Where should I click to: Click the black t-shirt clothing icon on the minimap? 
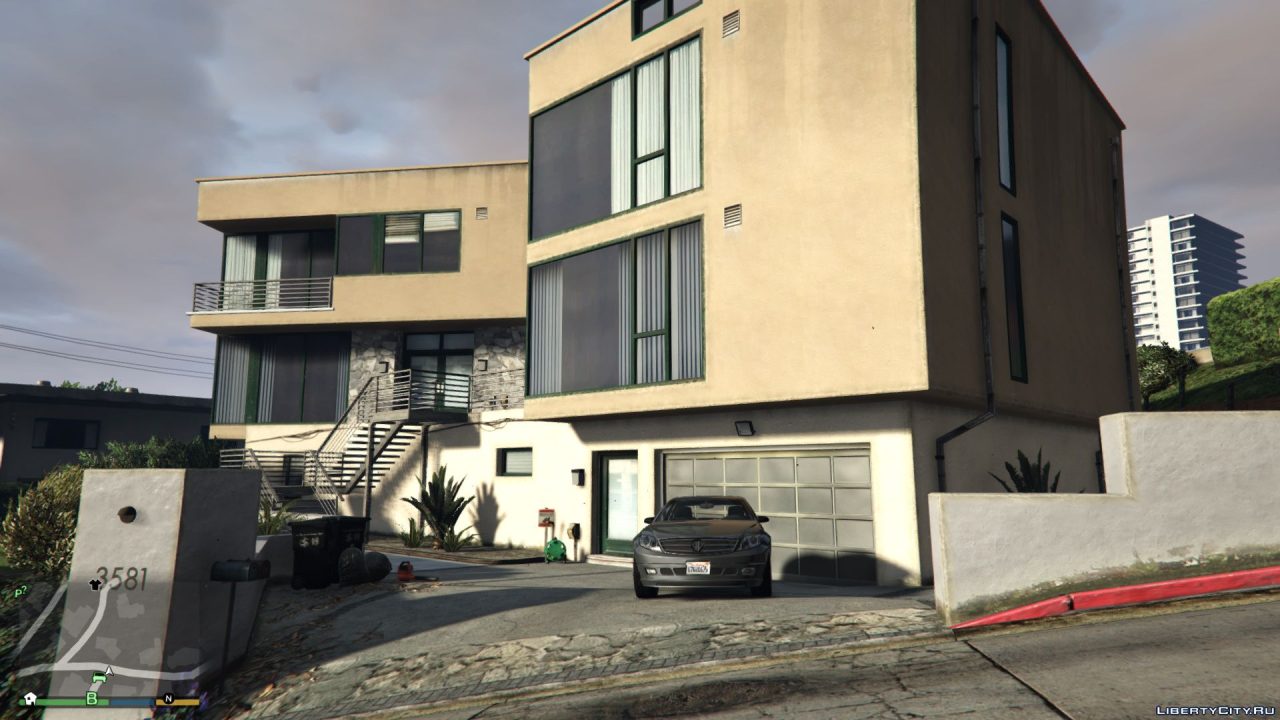point(95,585)
